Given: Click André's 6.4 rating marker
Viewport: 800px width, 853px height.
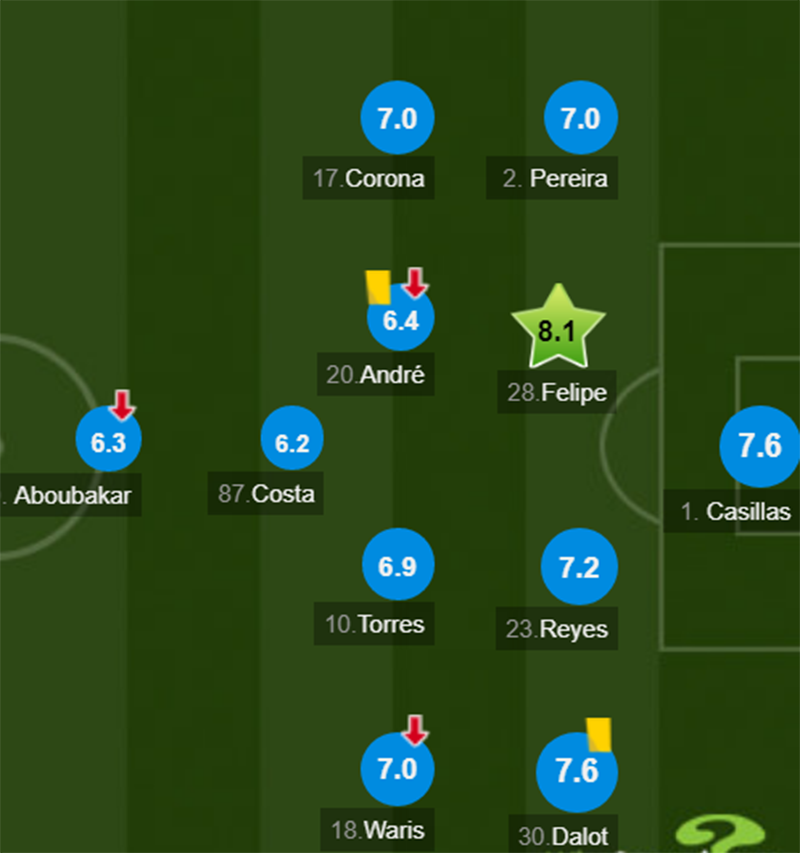Looking at the screenshot, I should [400, 321].
